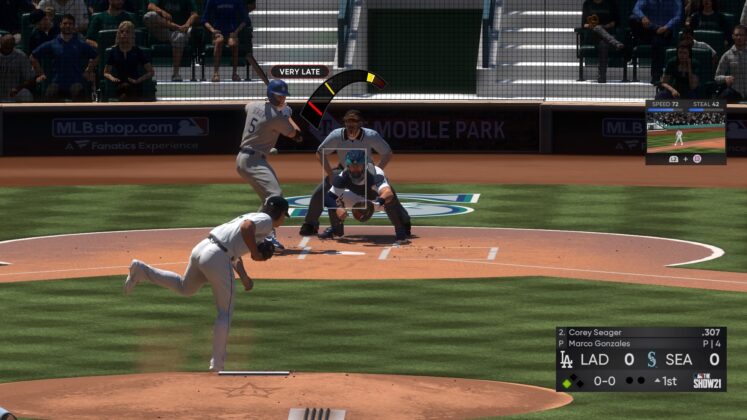Click the strike zone box overlay
This screenshot has width=747, height=420.
coord(351,186)
